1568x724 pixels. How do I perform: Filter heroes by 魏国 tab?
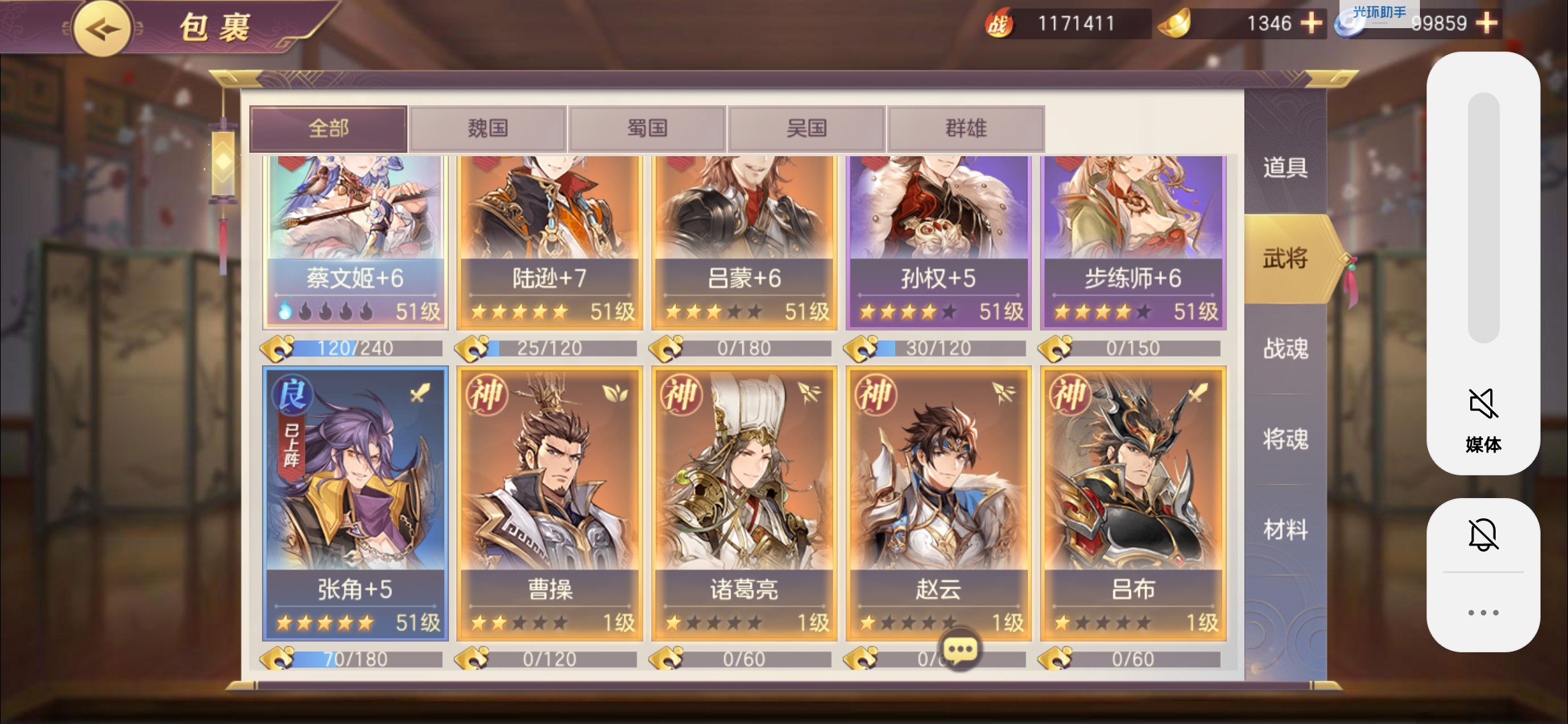(x=488, y=128)
